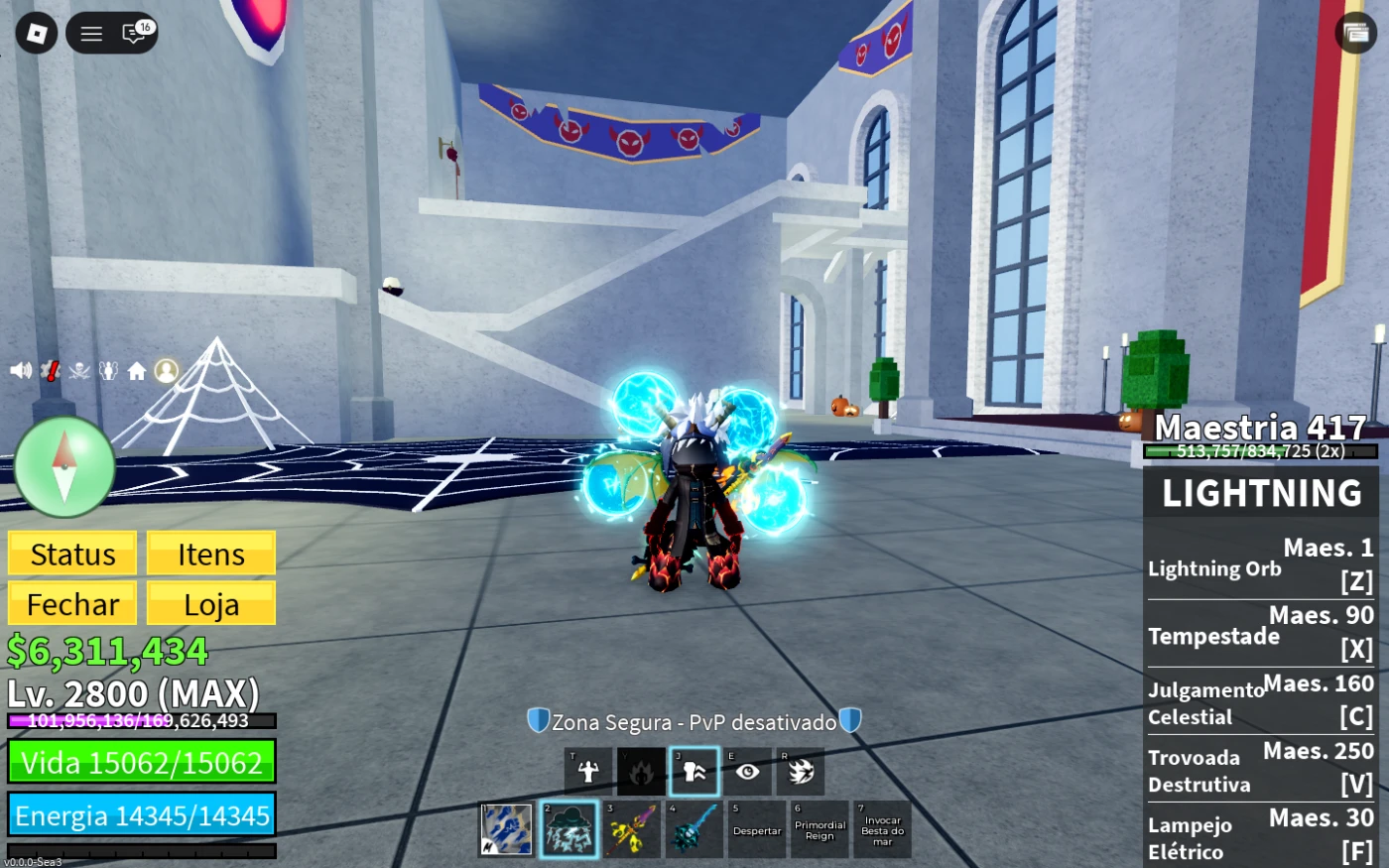The height and width of the screenshot is (868, 1389).
Task: Click the green compass
Action: coord(64,466)
